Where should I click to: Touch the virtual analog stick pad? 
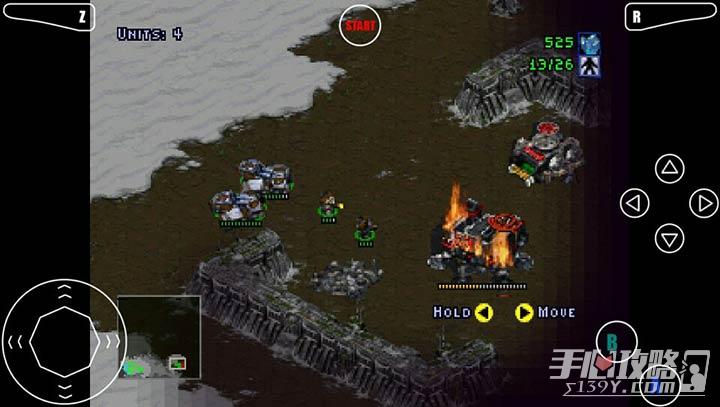point(62,341)
